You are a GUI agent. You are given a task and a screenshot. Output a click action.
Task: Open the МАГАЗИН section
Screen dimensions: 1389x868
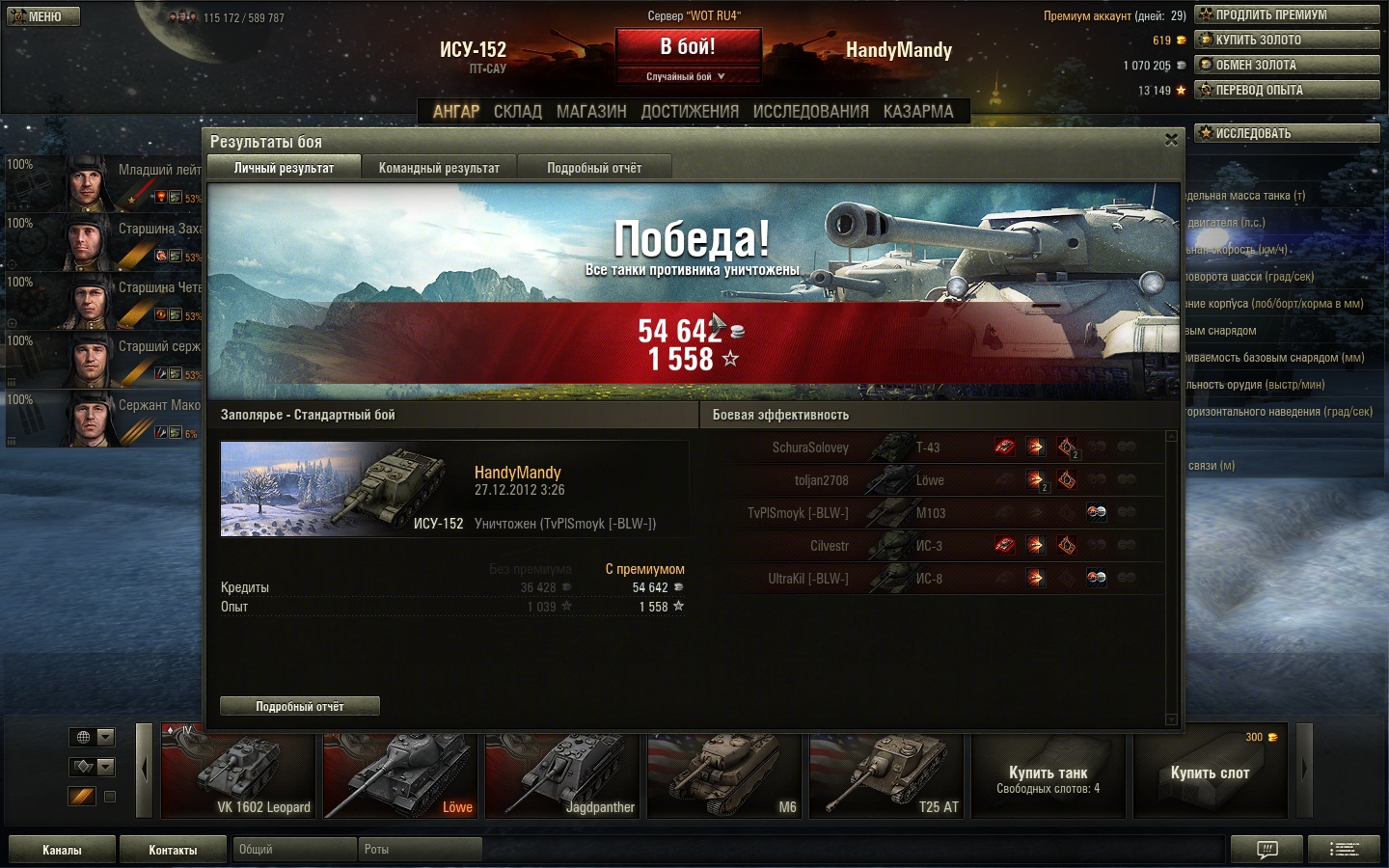click(x=591, y=112)
